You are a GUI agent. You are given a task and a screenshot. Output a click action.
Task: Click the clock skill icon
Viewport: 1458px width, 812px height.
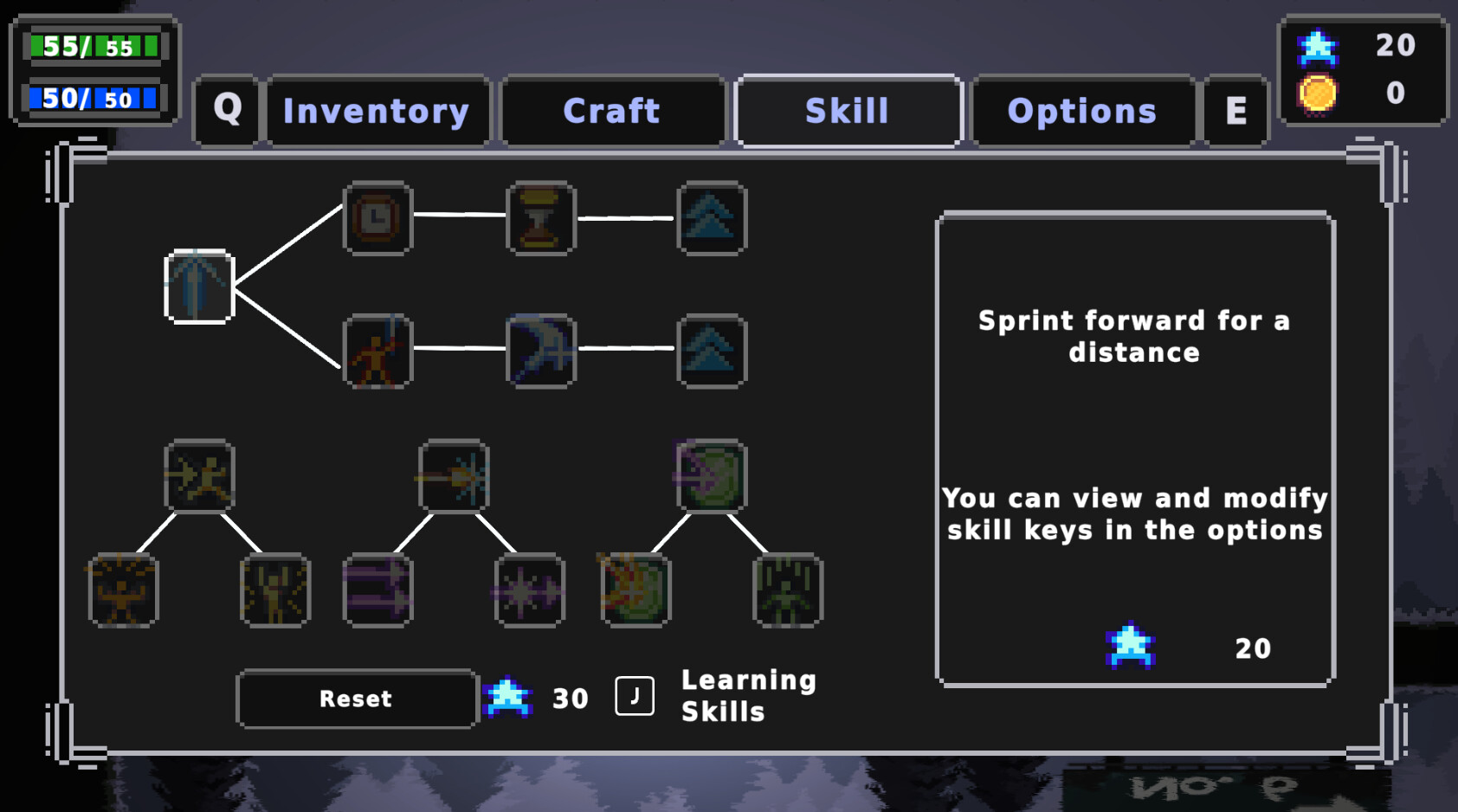pos(377,219)
